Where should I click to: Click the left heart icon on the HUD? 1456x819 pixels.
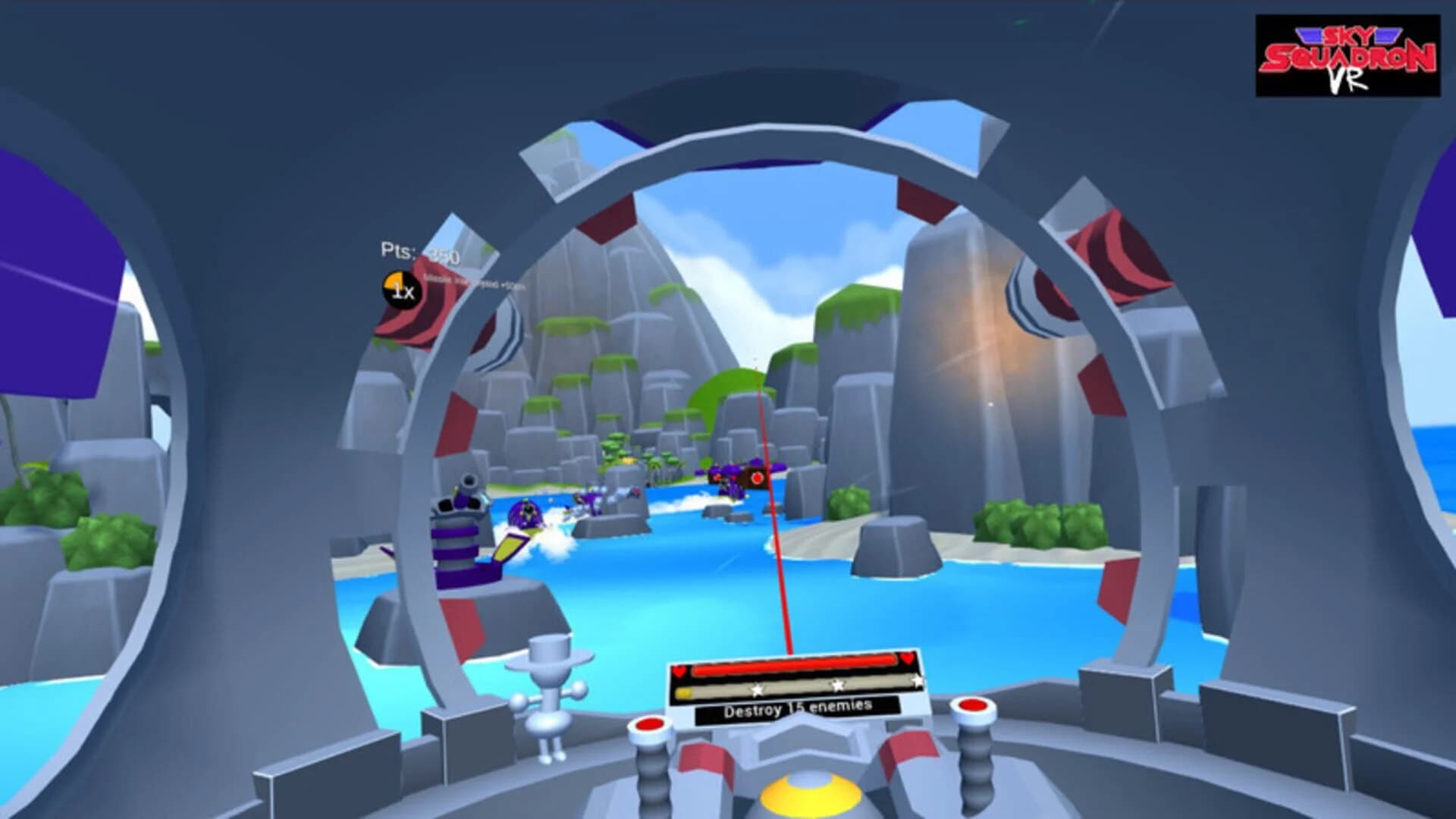679,672
